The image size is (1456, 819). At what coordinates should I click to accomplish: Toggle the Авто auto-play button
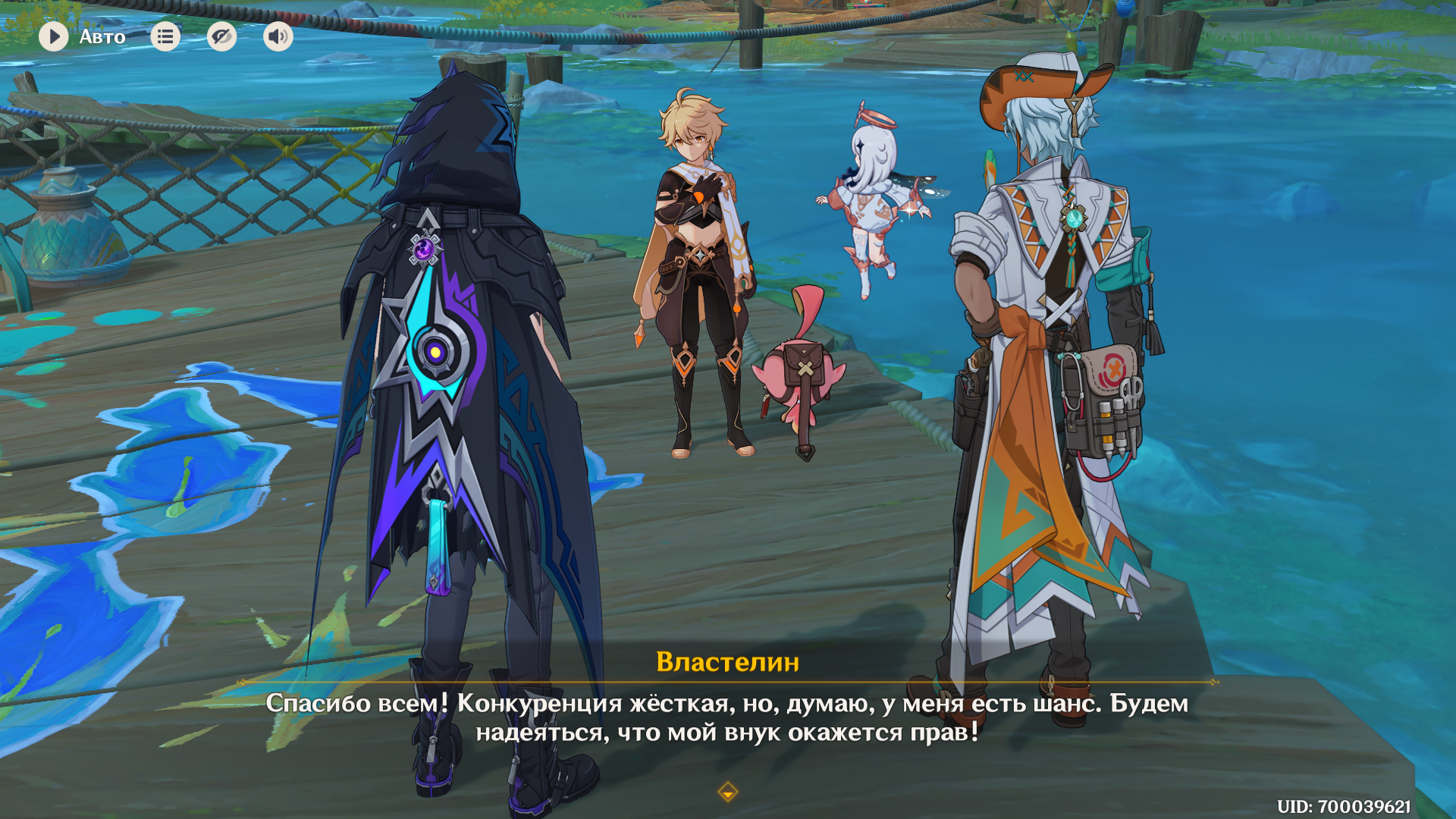[x=54, y=36]
